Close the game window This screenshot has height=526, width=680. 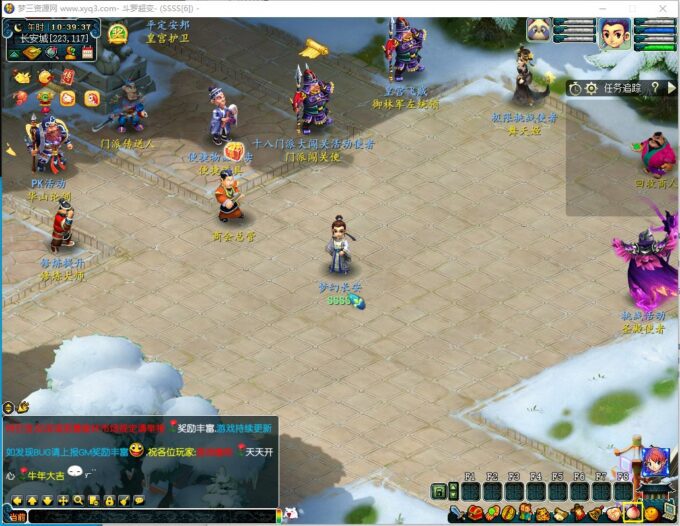[x=663, y=7]
